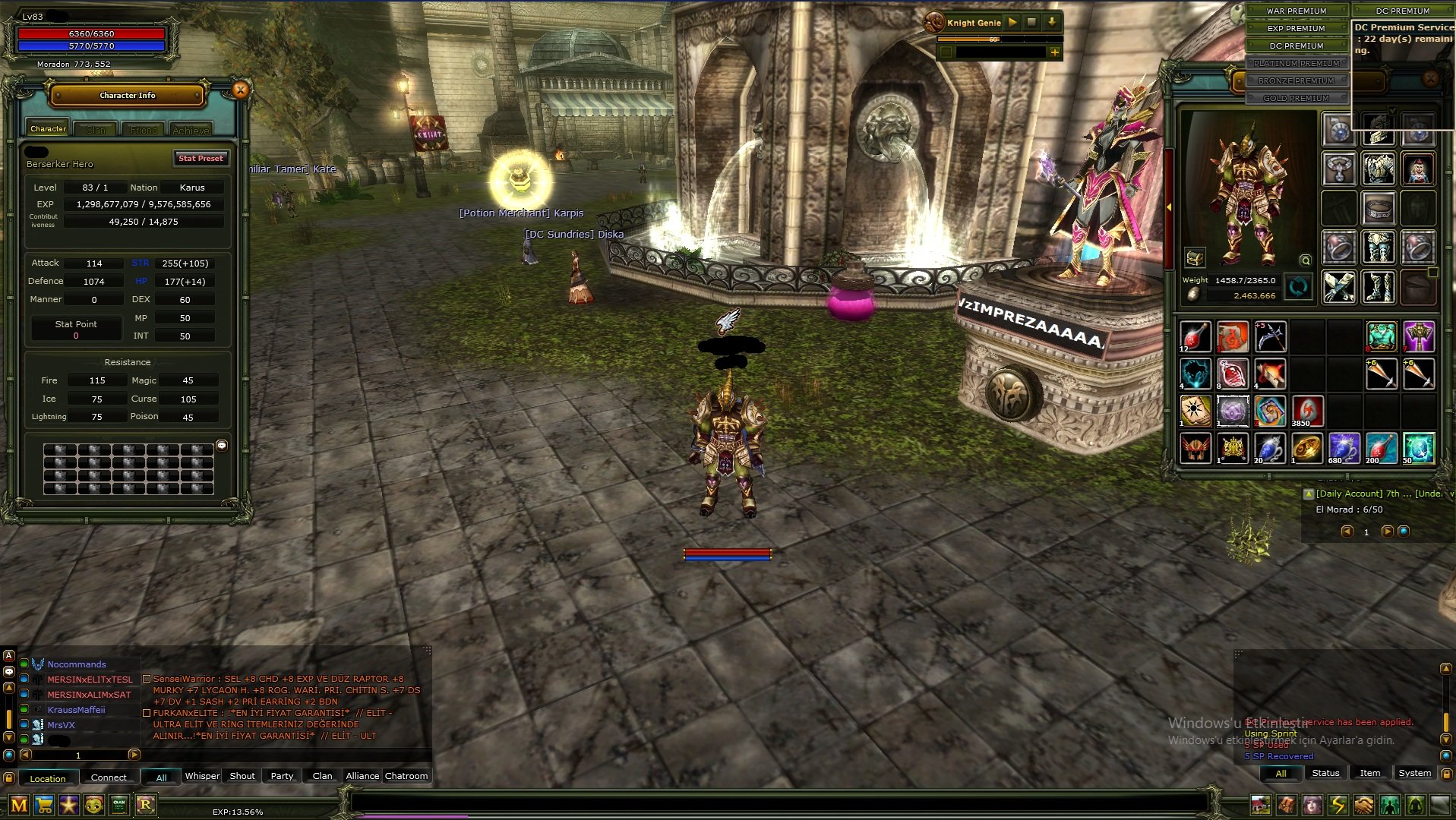The image size is (1456, 820).
Task: Close the Character Info window
Action: (240, 90)
